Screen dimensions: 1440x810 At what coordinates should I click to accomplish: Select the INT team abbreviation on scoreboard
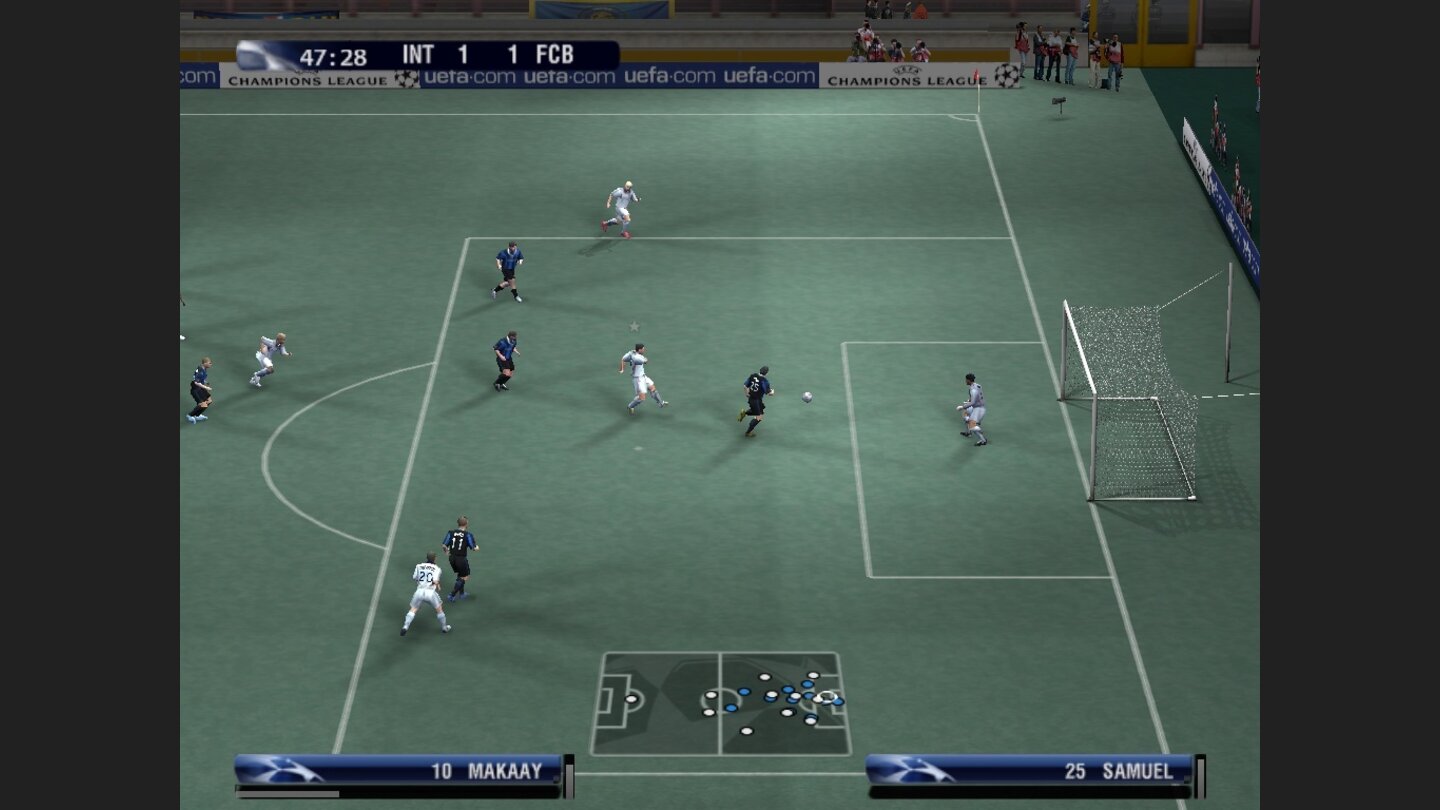coord(418,55)
